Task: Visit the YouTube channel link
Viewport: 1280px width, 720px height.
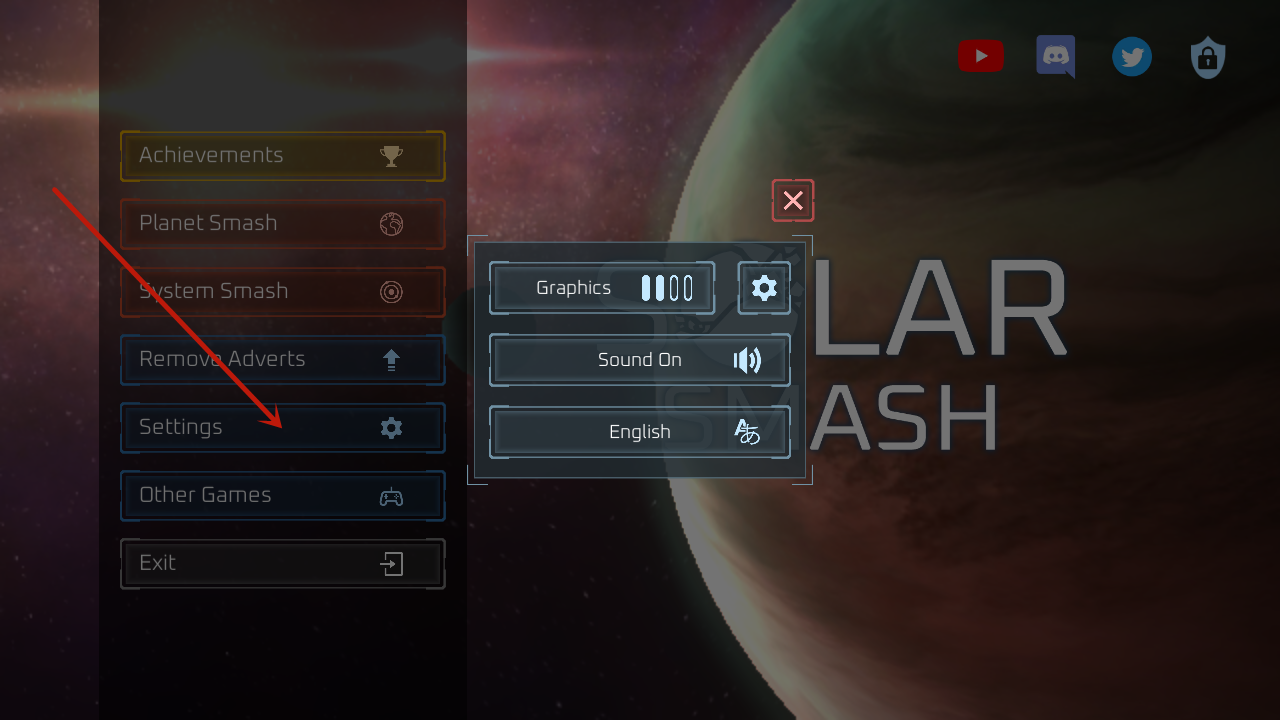Action: (x=980, y=56)
